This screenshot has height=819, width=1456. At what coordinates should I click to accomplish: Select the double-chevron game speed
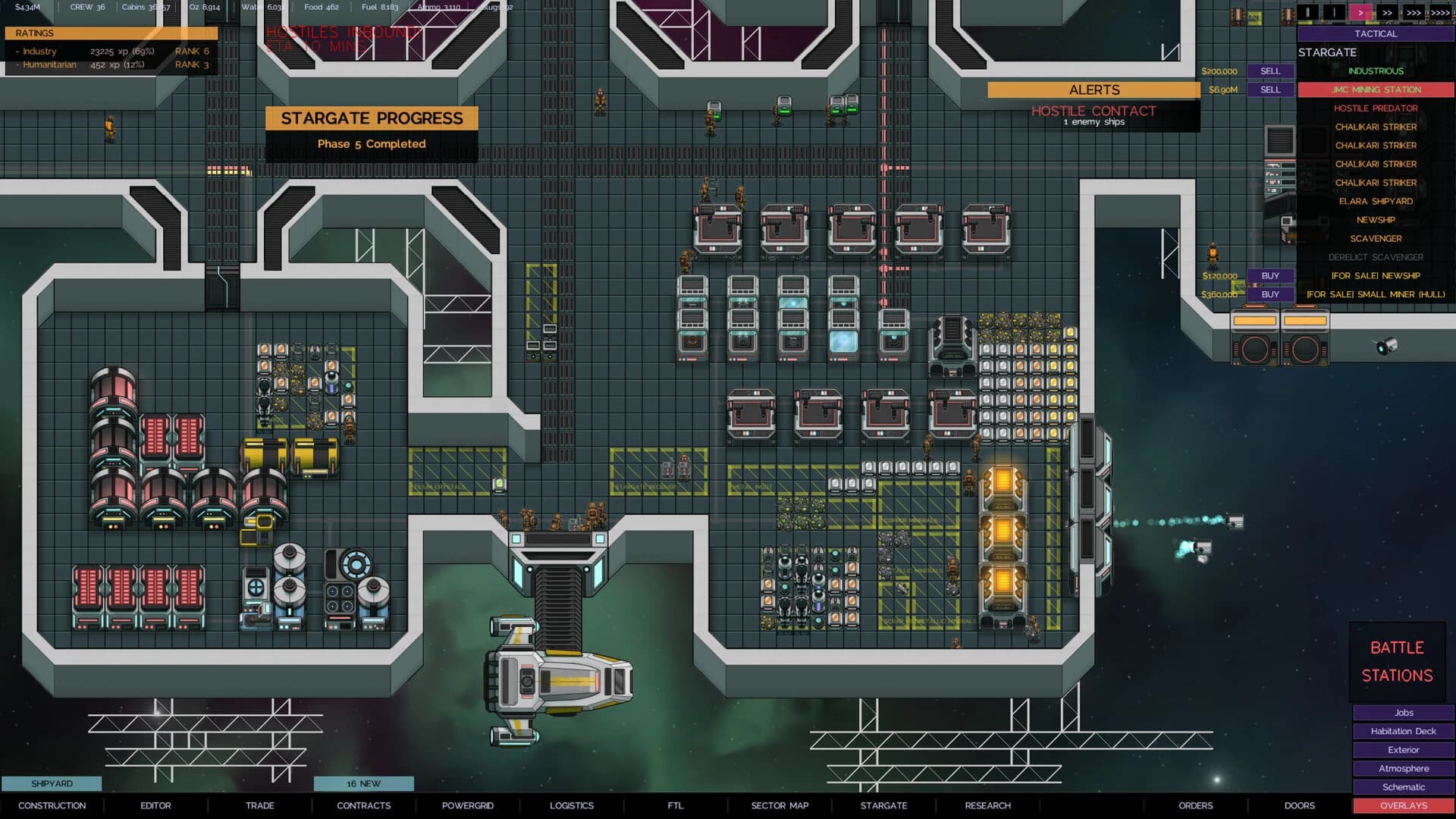point(1389,13)
